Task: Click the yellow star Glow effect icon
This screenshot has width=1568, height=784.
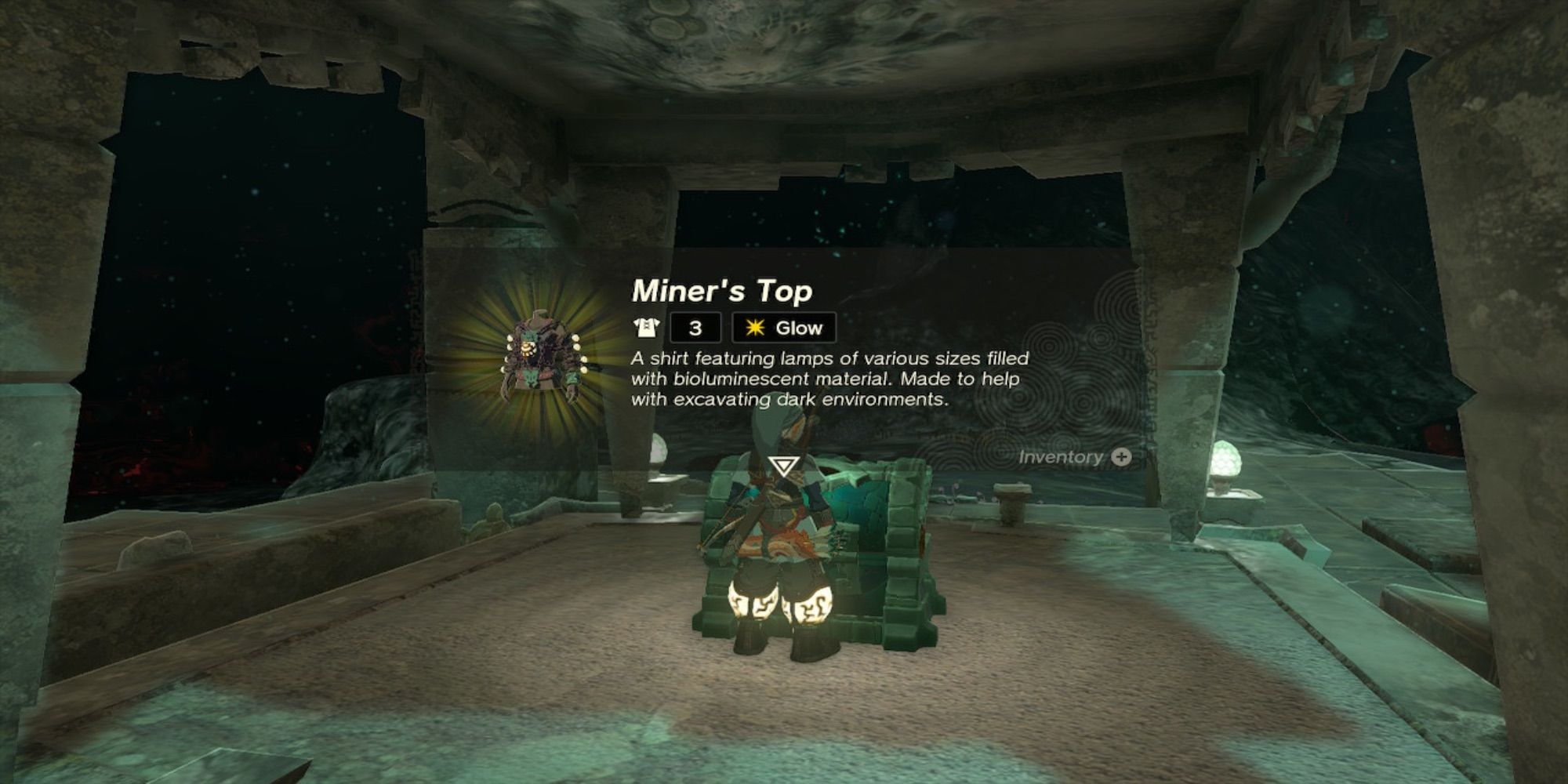Action: point(754,327)
